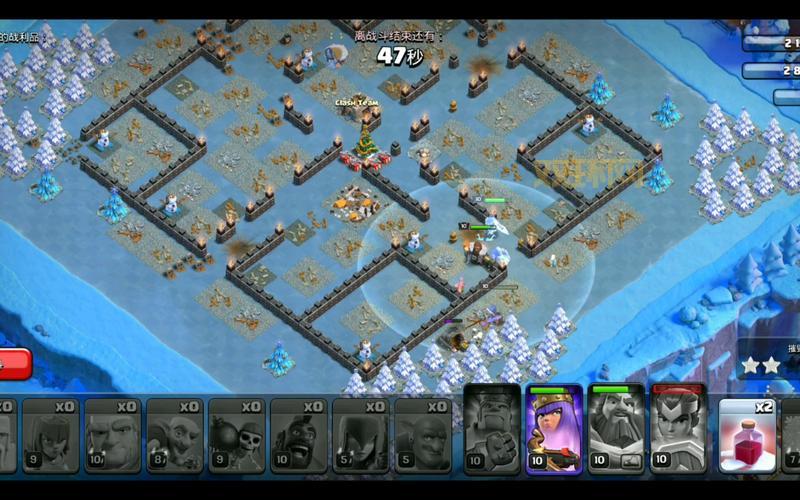The image size is (800, 500).
Task: Tap the red end battle button
Action: click(x=14, y=364)
